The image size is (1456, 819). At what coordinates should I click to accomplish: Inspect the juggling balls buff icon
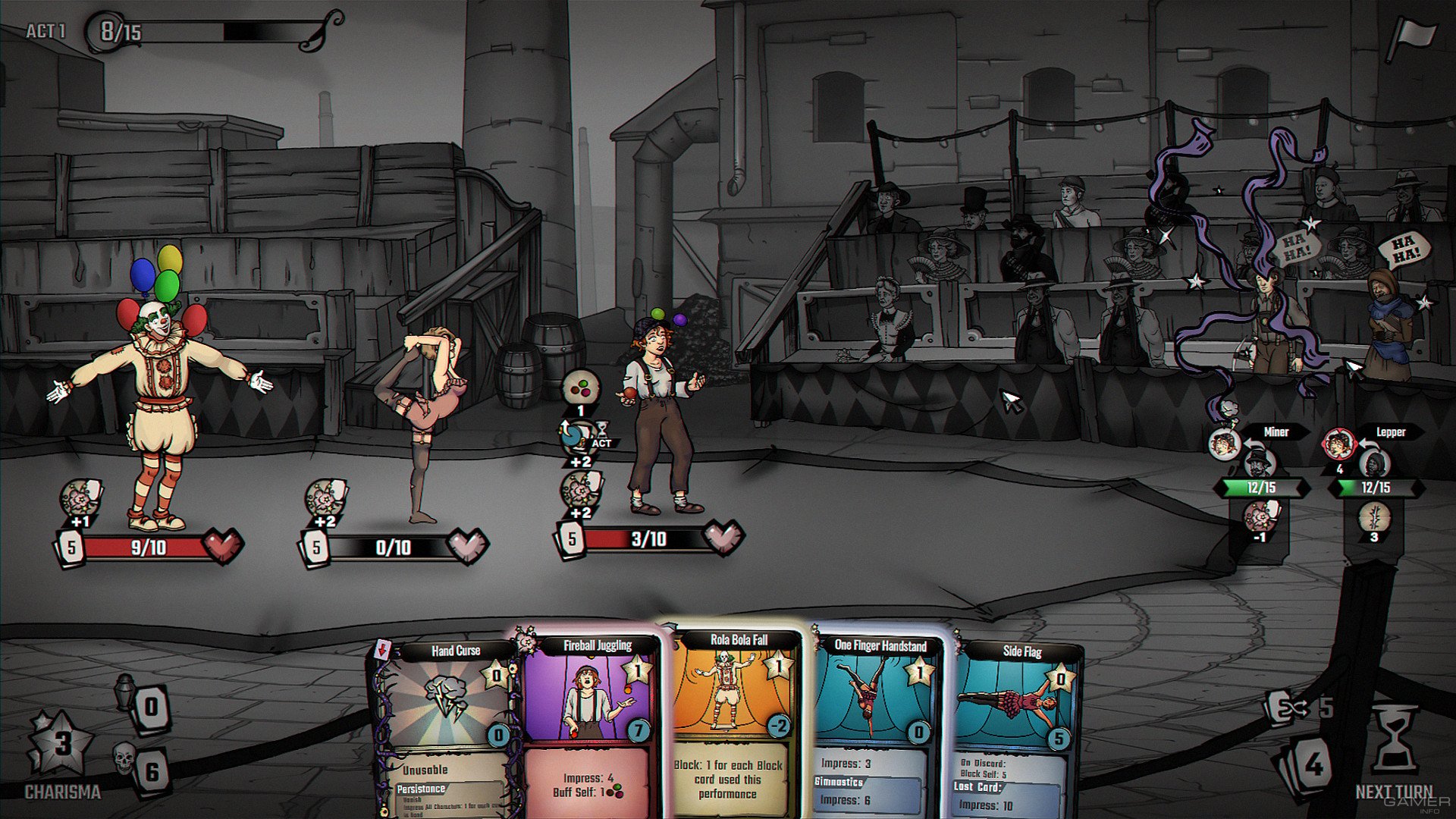click(581, 388)
